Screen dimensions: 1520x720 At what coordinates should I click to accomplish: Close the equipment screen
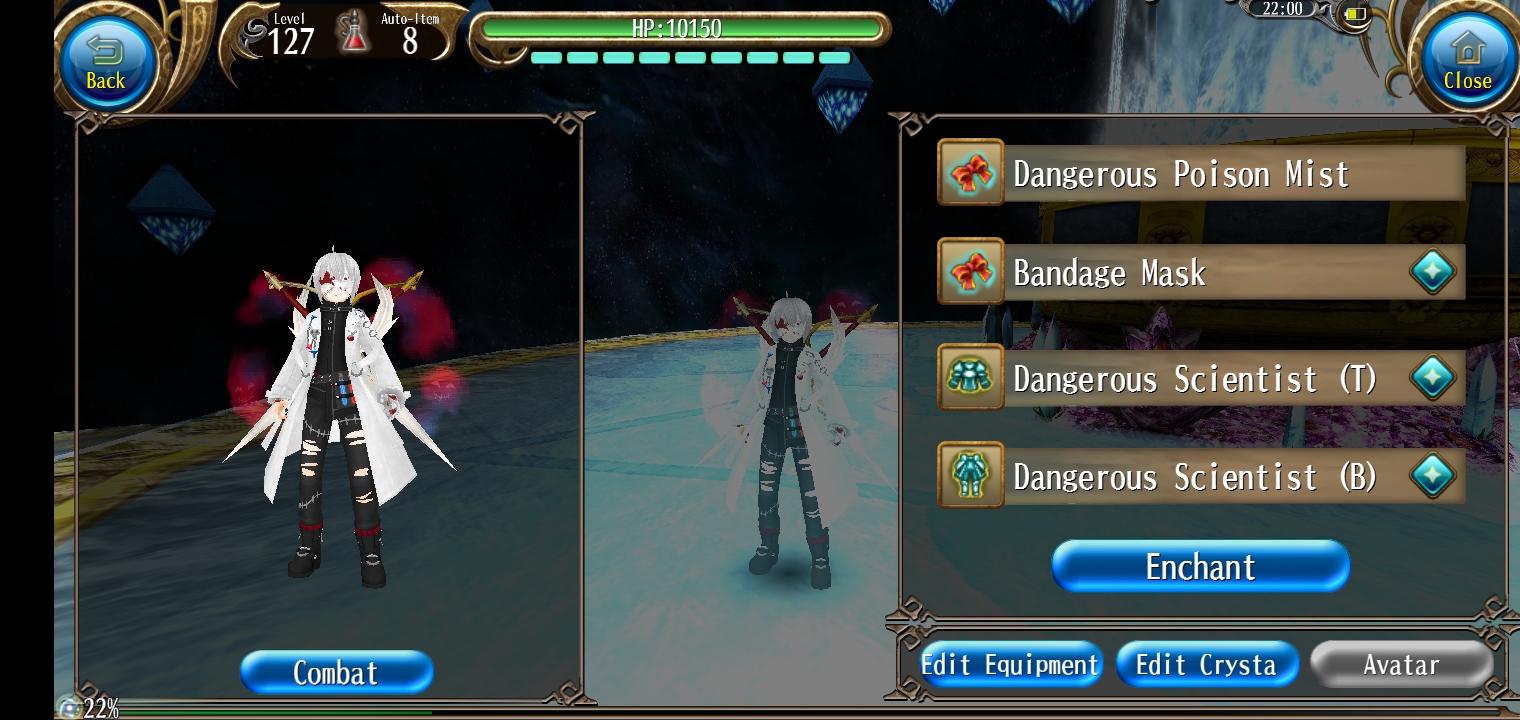1466,62
